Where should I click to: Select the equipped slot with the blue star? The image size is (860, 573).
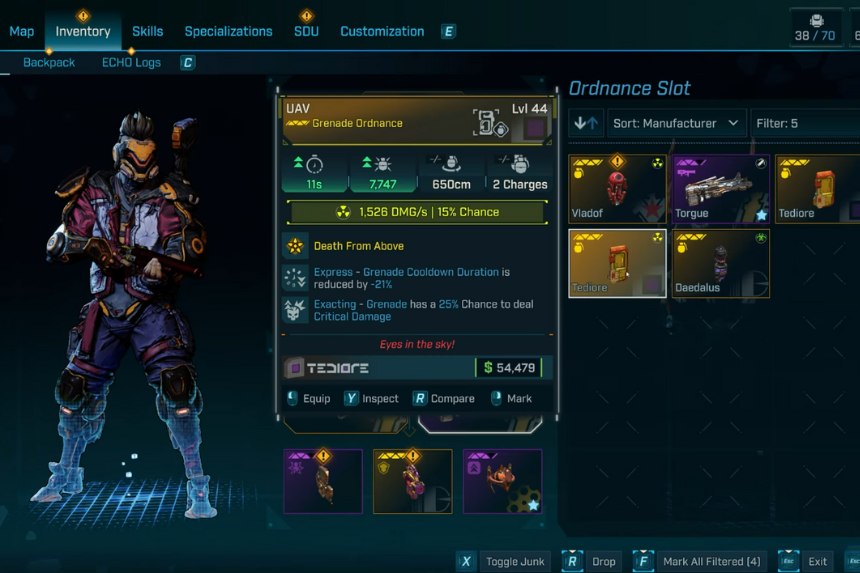(502, 481)
